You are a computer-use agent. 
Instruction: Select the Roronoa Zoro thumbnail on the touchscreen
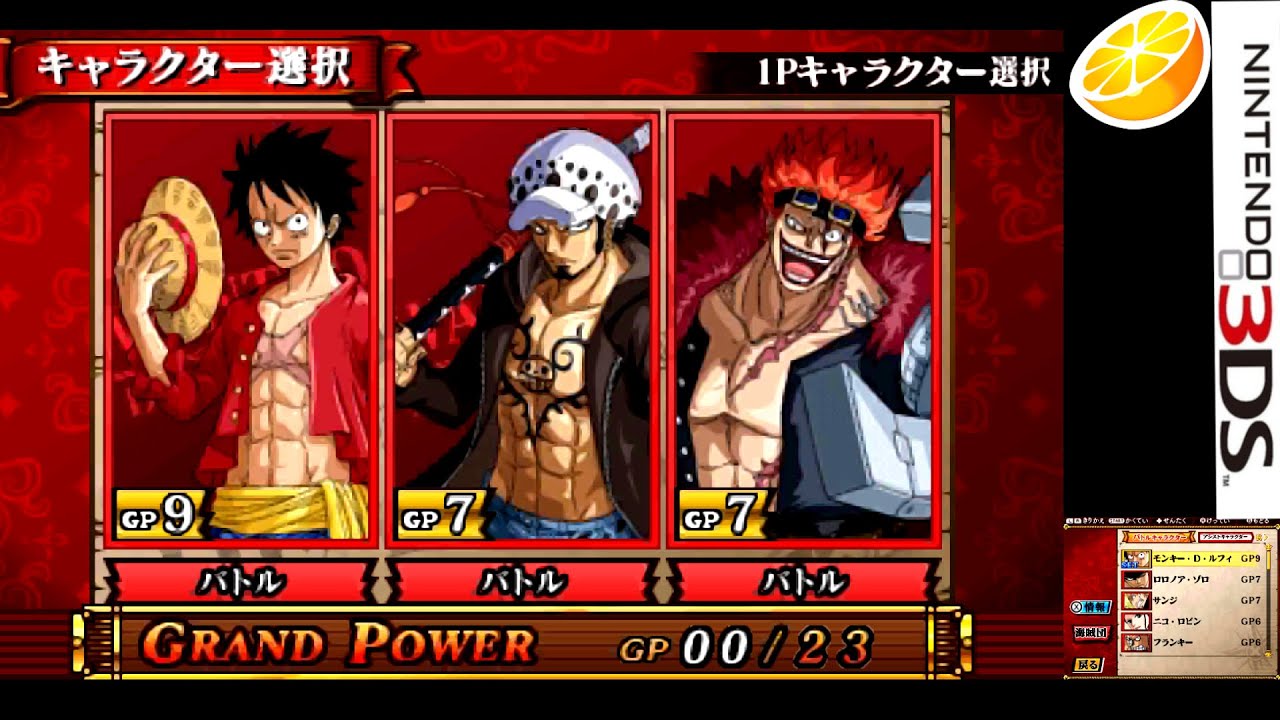pyautogui.click(x=1137, y=579)
